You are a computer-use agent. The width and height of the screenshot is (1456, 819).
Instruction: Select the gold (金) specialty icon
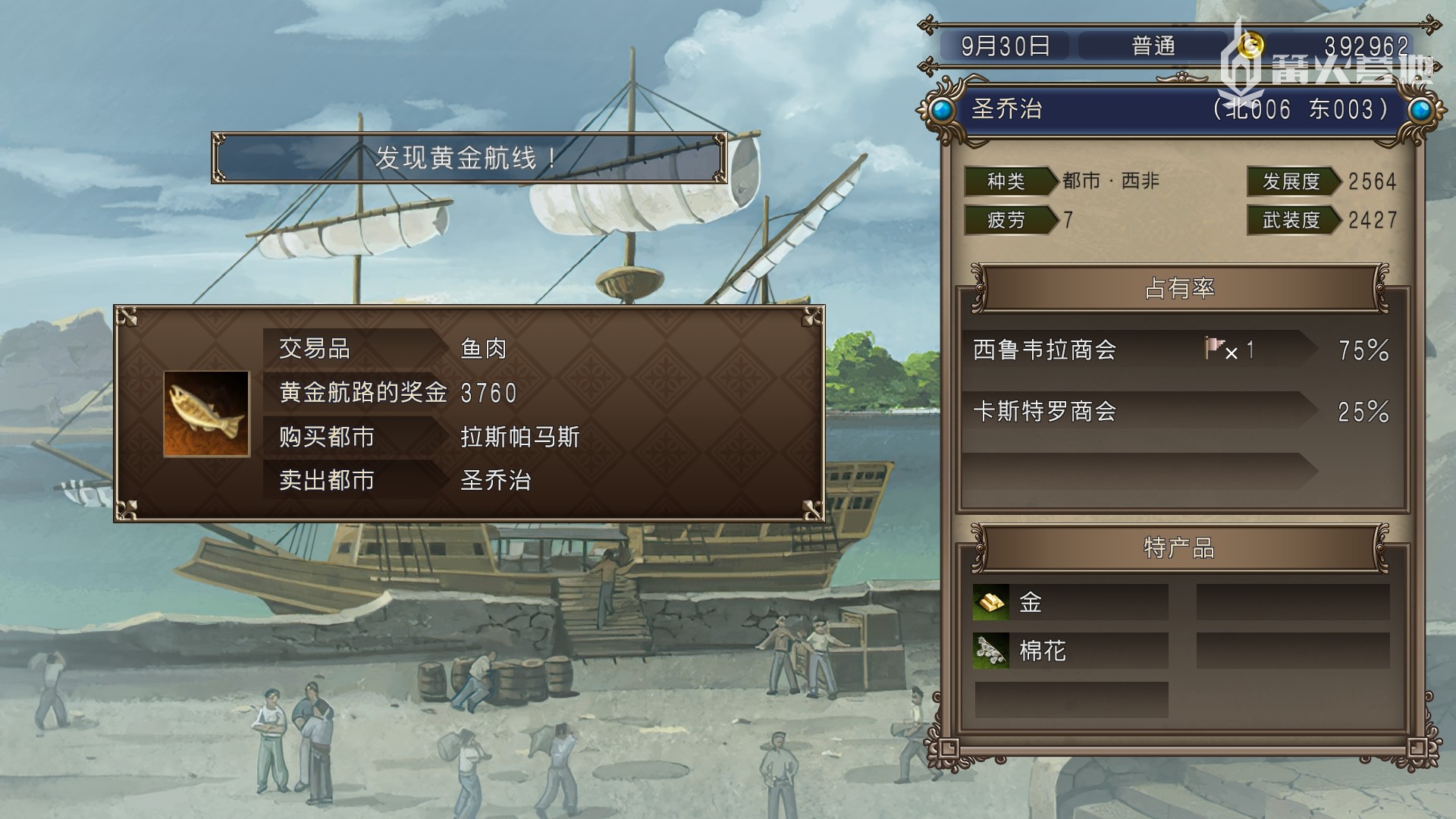[x=991, y=603]
